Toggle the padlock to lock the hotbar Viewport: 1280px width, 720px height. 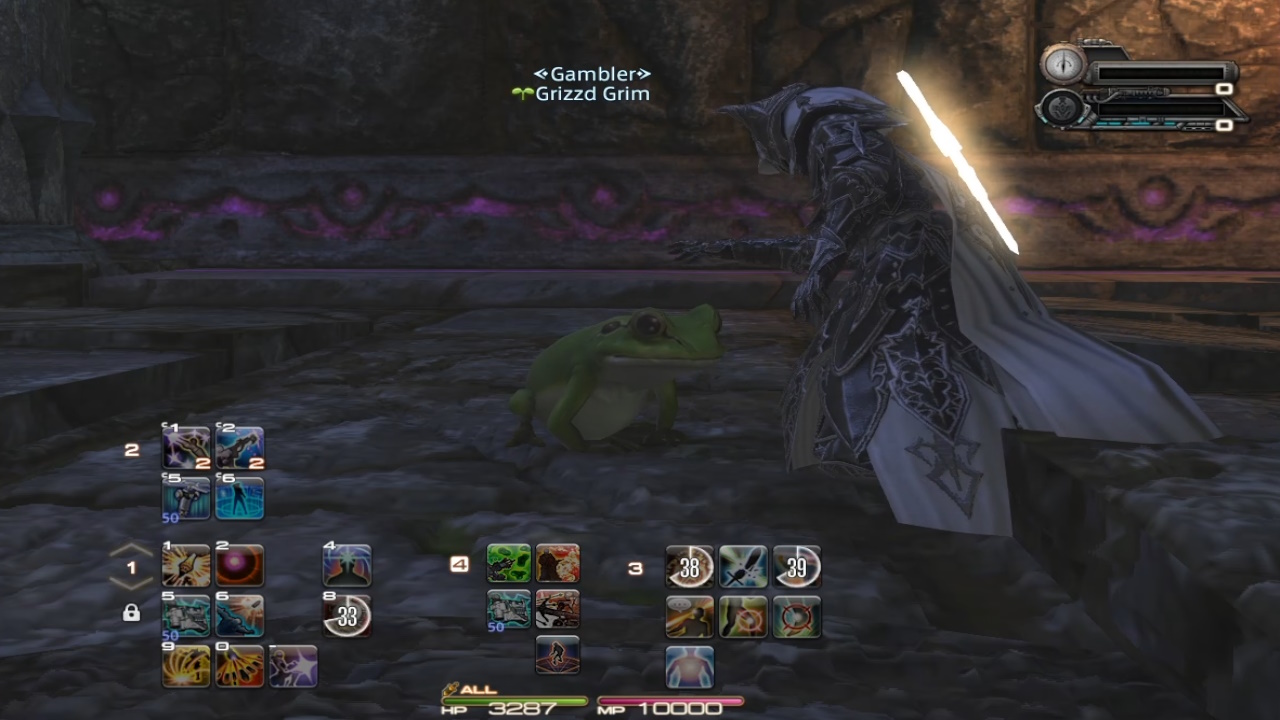pos(131,612)
